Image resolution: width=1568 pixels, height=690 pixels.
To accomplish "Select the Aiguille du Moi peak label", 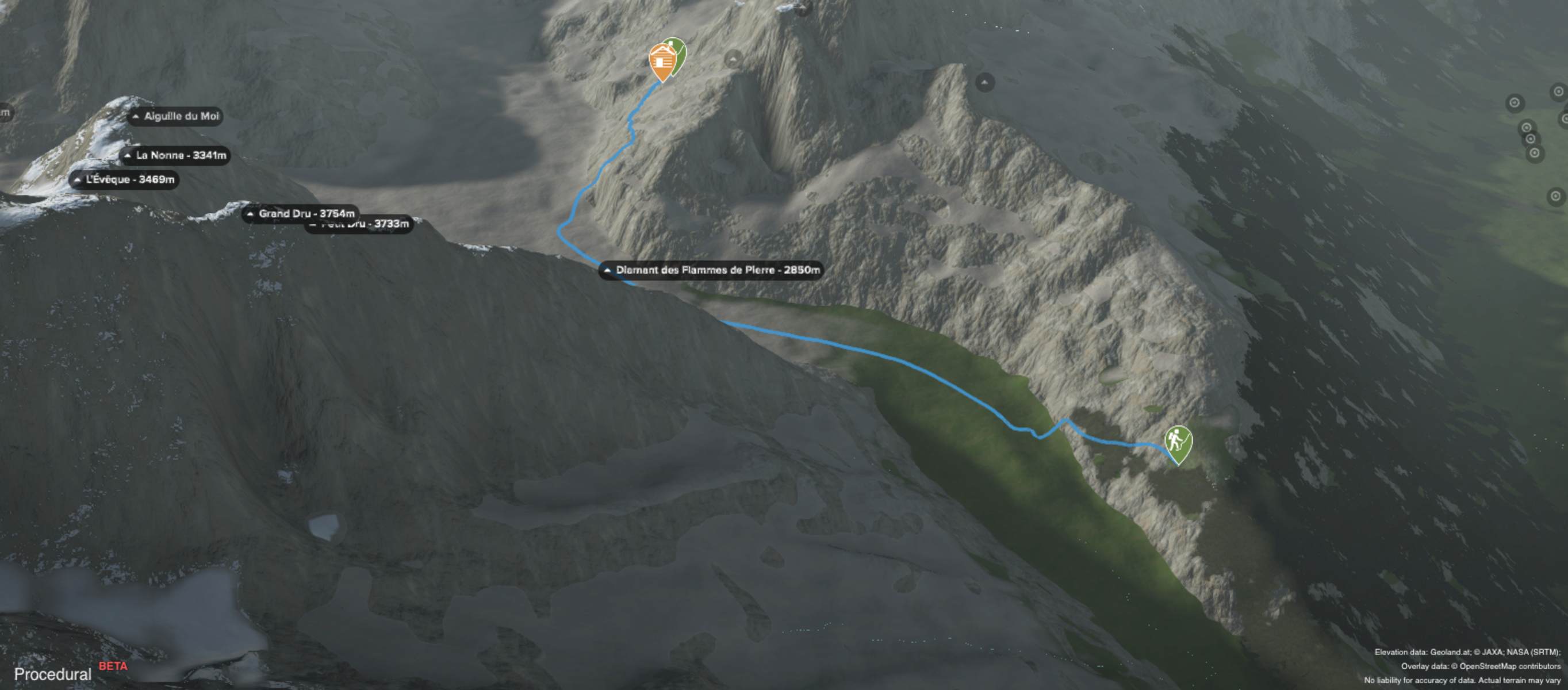I will (x=175, y=116).
